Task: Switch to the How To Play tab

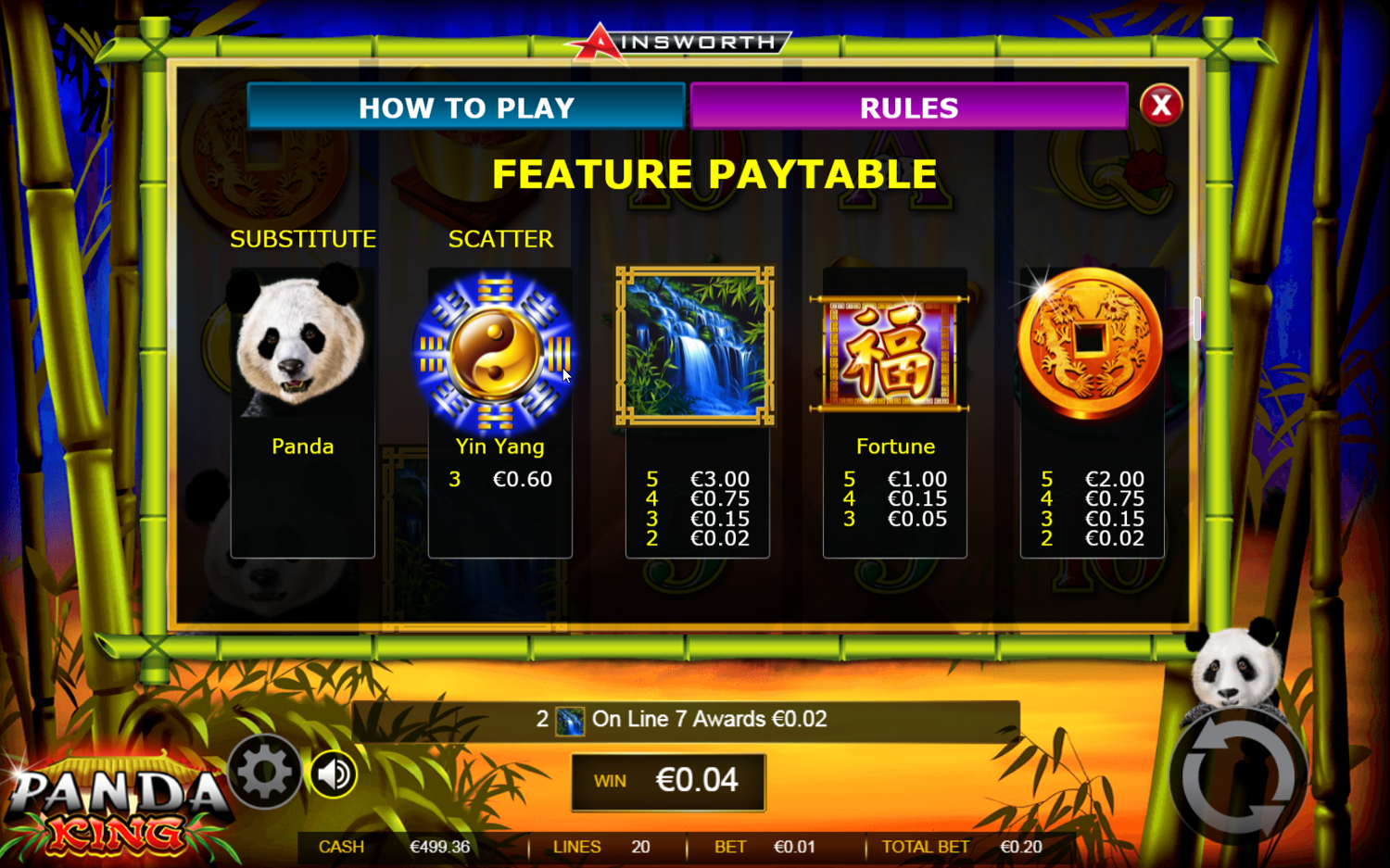Action: (x=466, y=107)
